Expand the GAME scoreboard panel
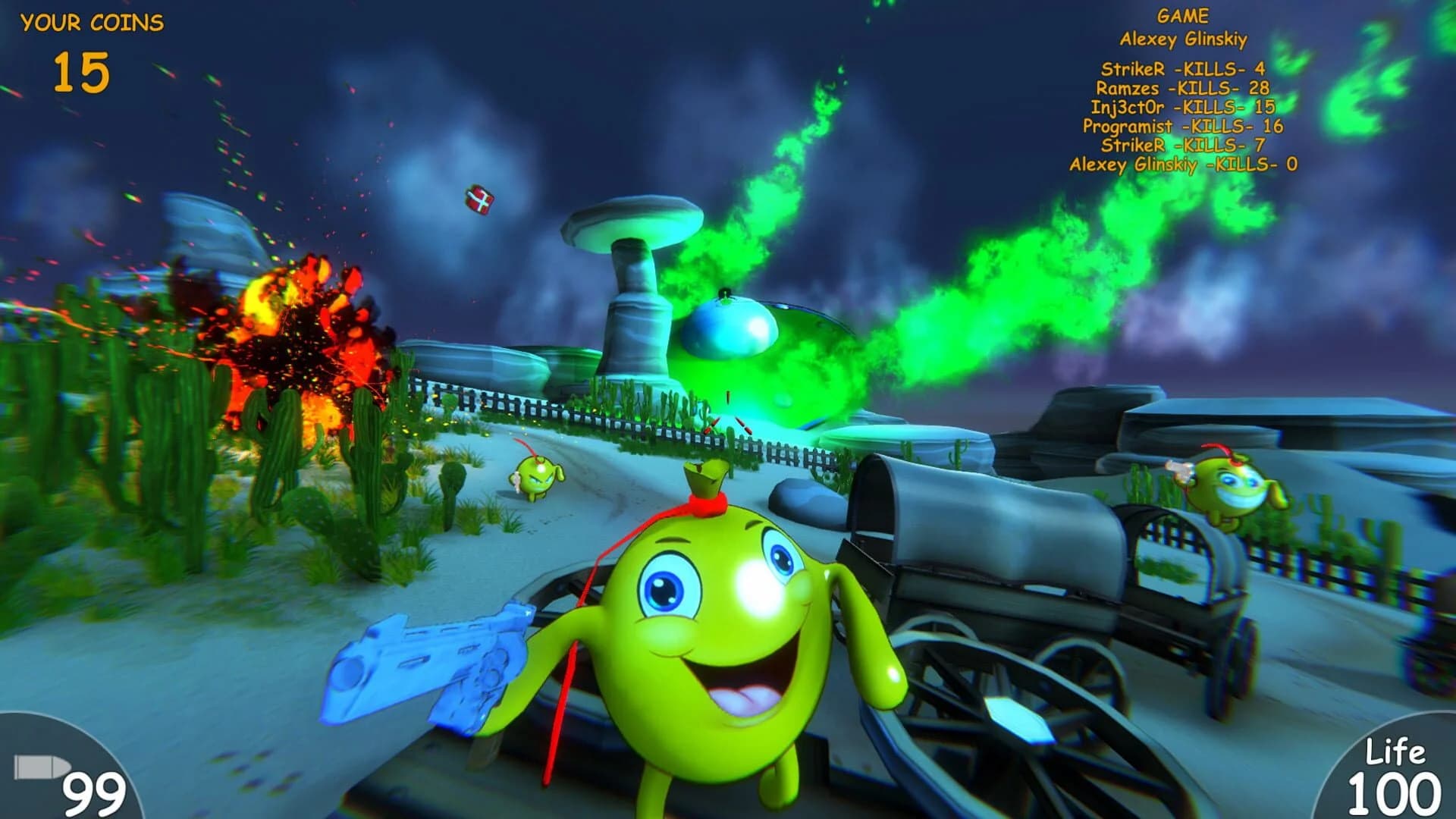This screenshot has height=819, width=1456. click(1181, 15)
